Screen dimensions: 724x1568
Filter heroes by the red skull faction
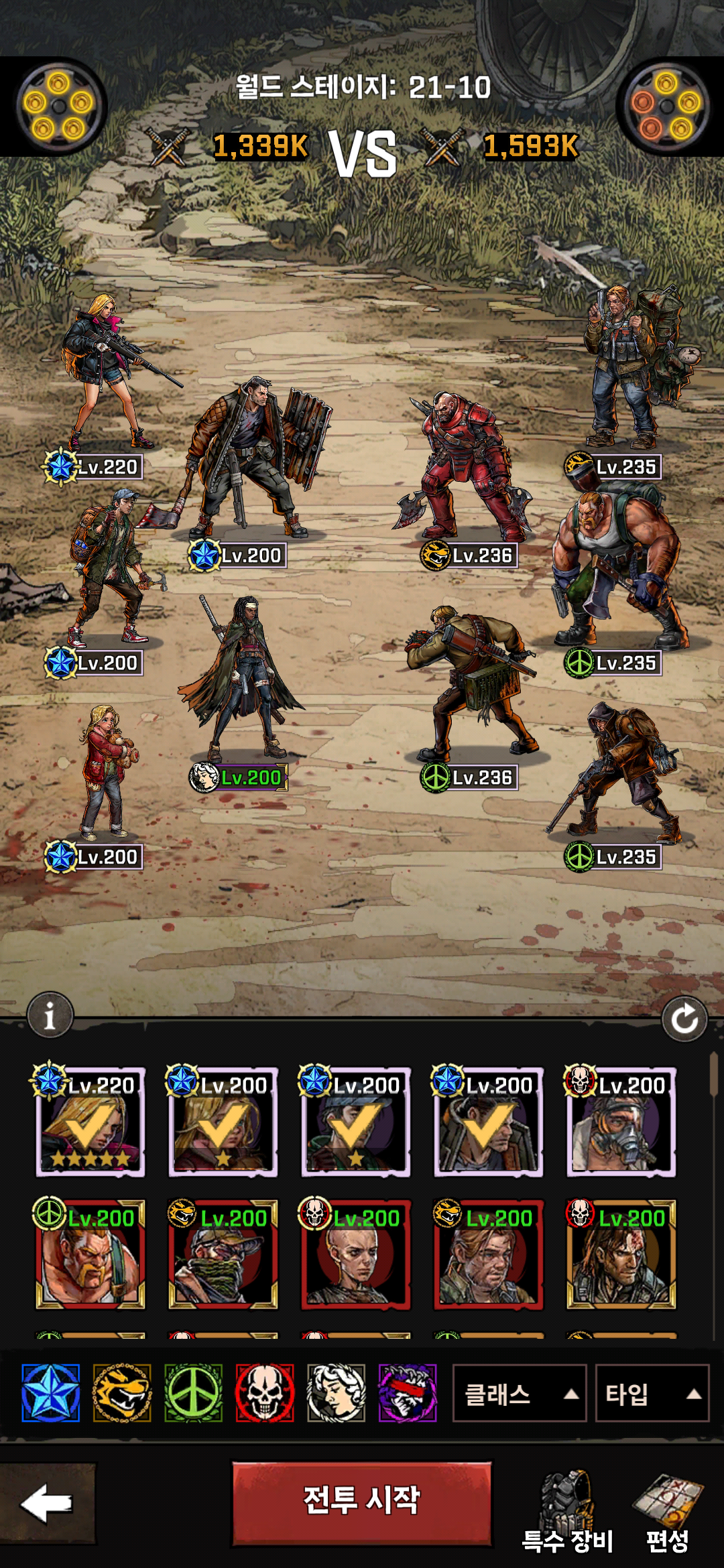265,1393
